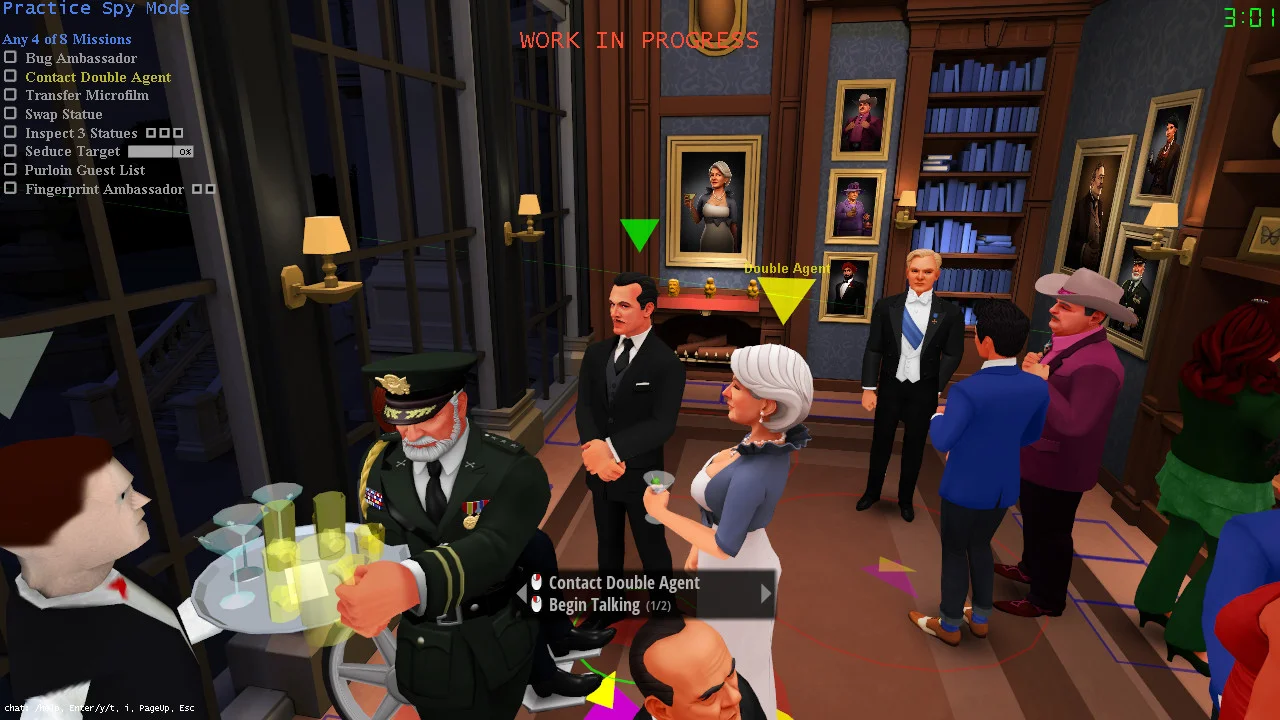The height and width of the screenshot is (720, 1280).
Task: Click the highlighted Contact Double Agent mission text
Action: [97, 76]
